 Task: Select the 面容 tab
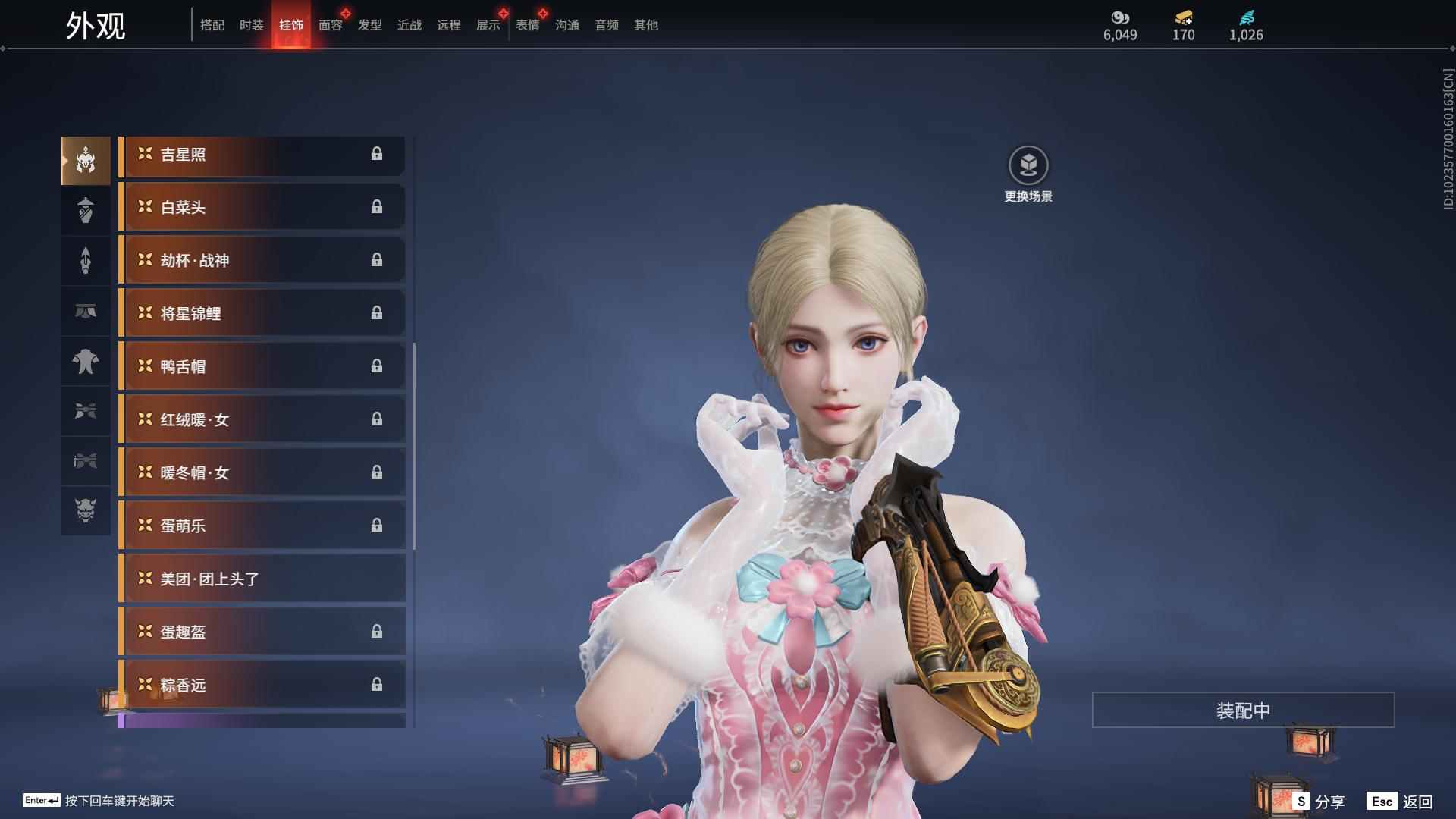click(x=331, y=25)
